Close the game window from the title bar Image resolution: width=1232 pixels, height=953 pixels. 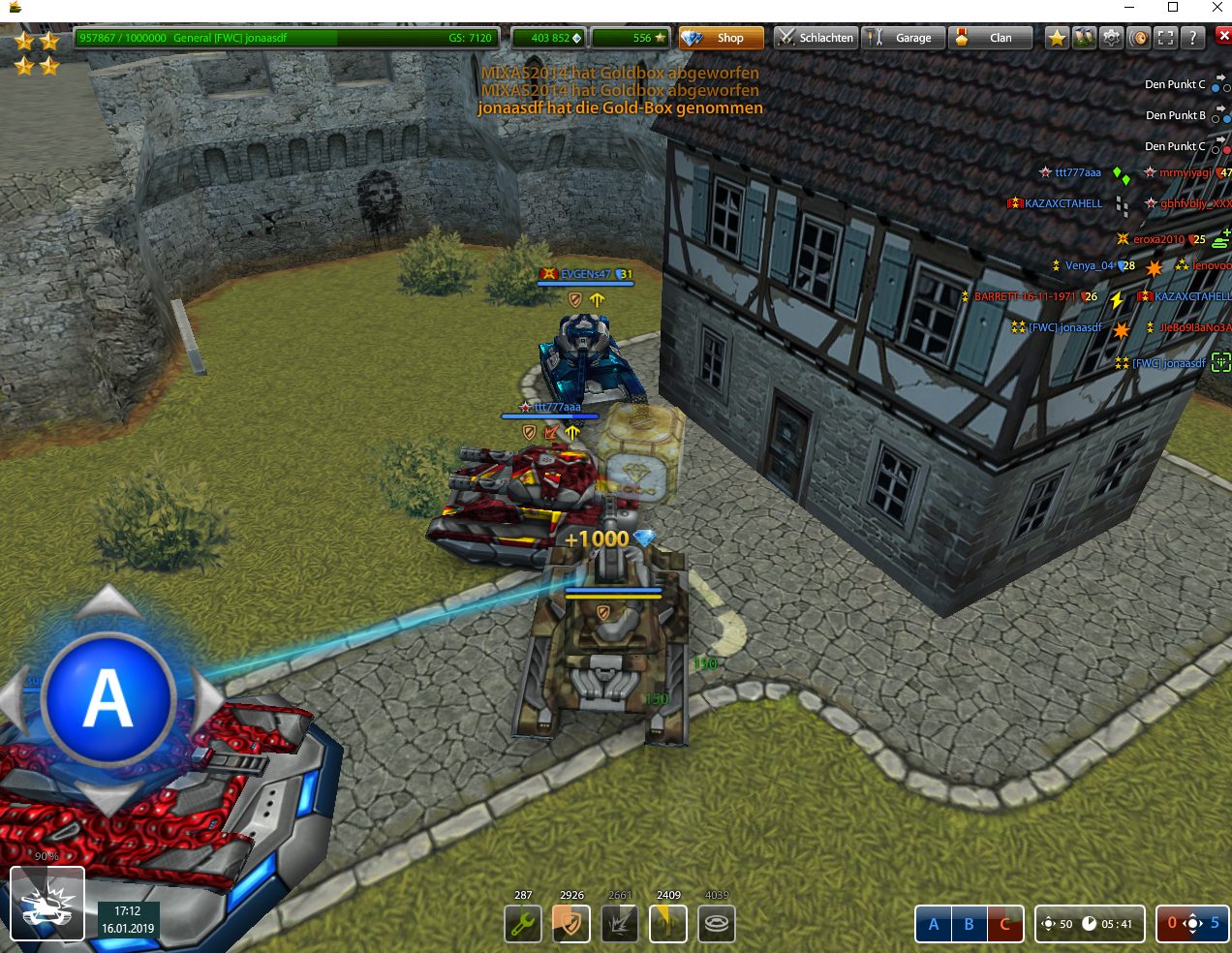1217,8
